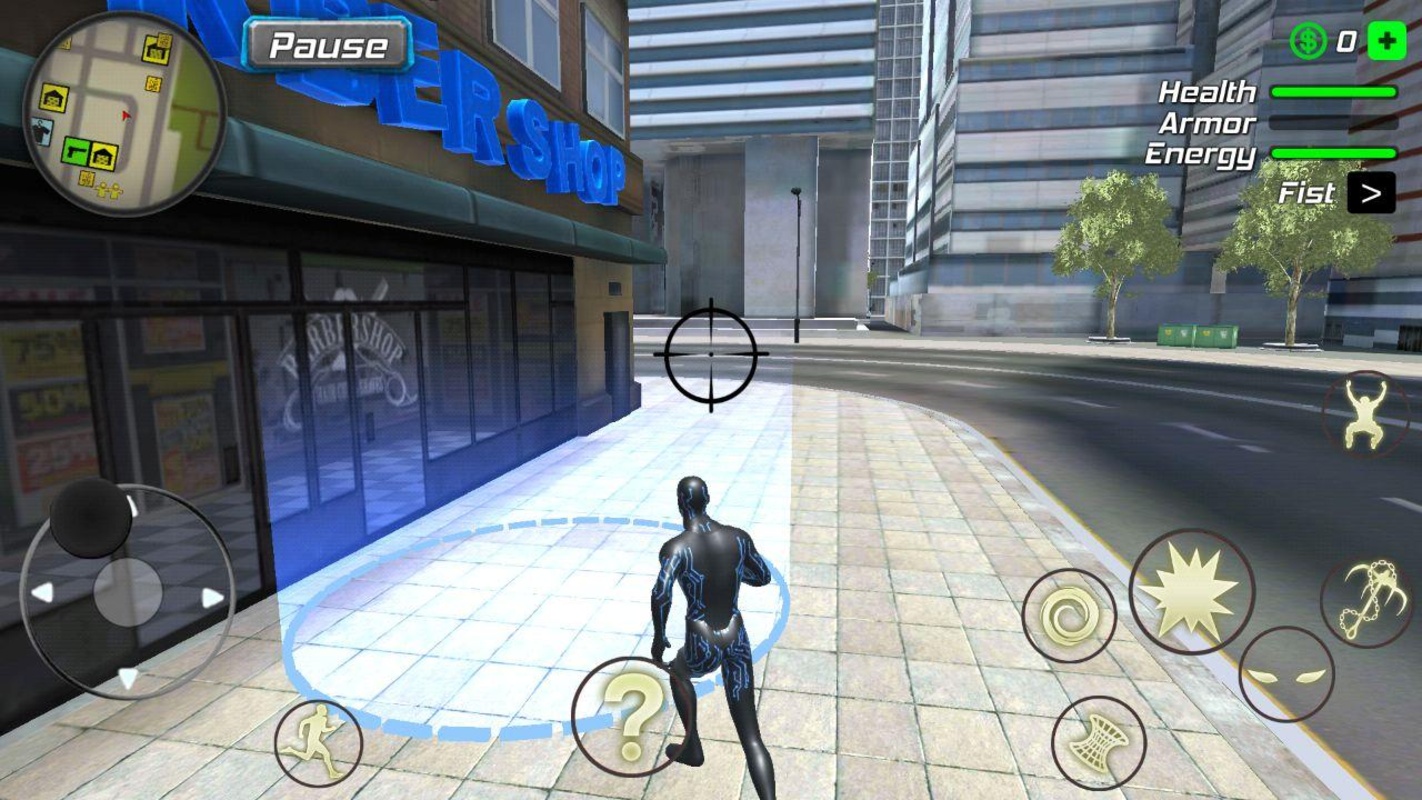Tap the question mark mystery circle
This screenshot has width=1422, height=800.
630,716
